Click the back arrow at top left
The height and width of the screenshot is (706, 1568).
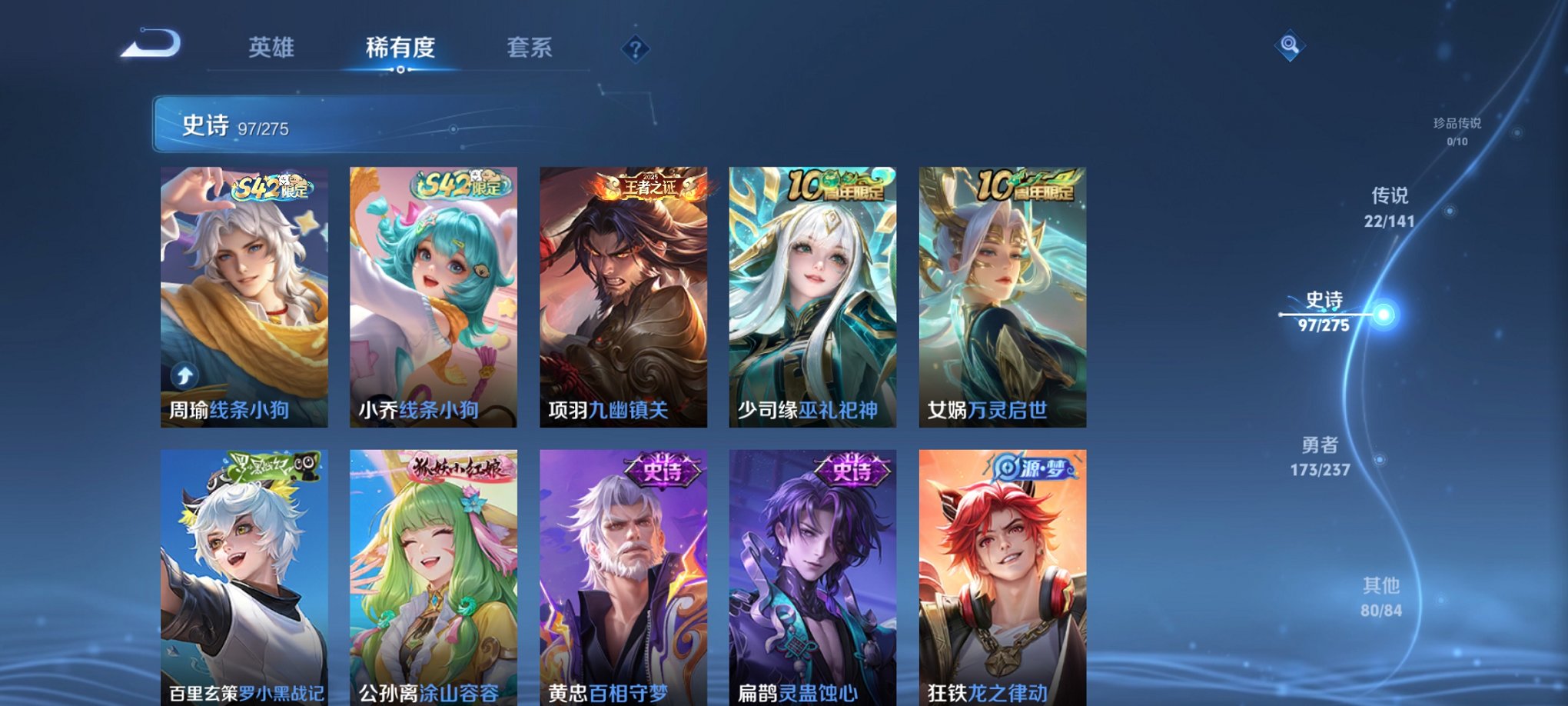149,48
